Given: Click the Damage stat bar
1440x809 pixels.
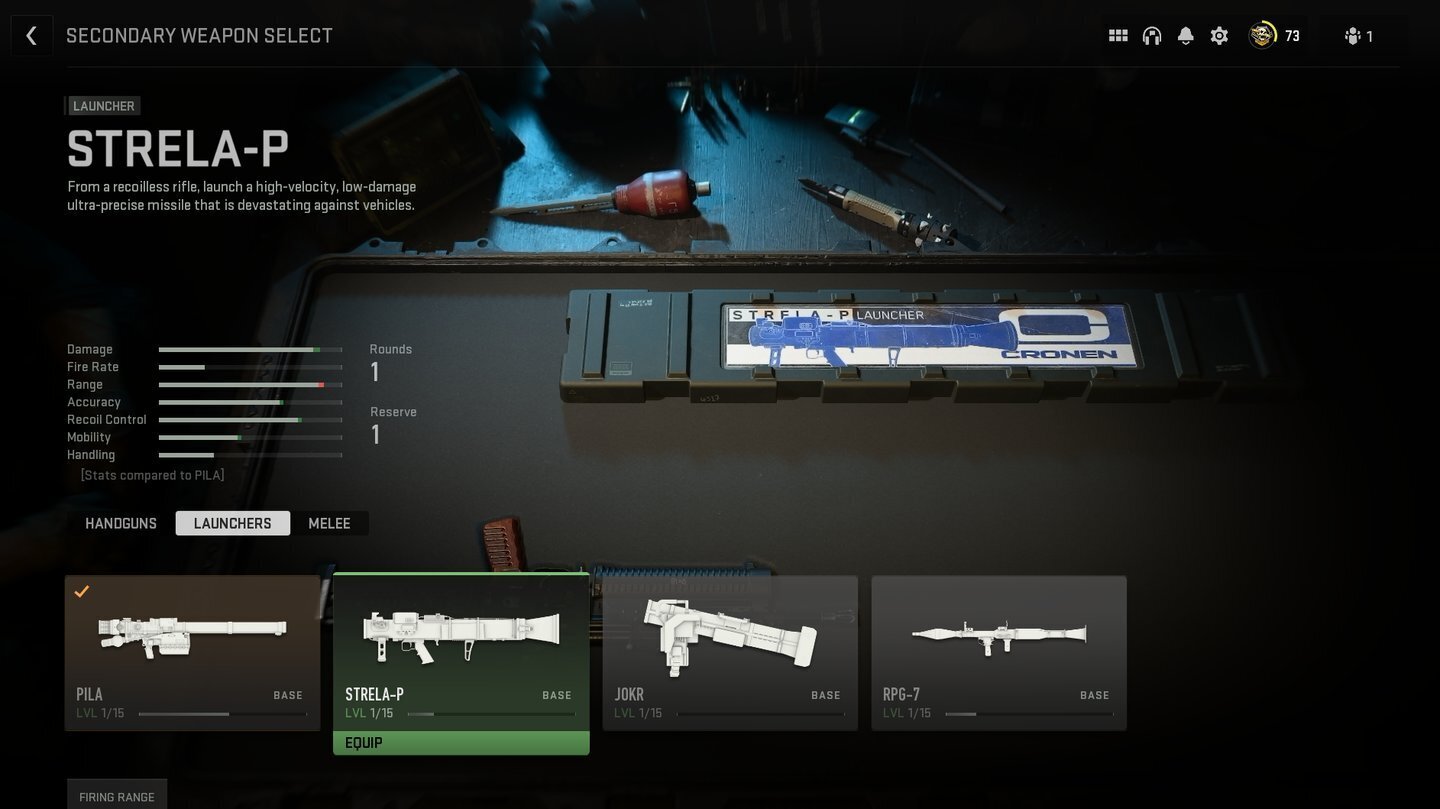Looking at the screenshot, I should [250, 349].
